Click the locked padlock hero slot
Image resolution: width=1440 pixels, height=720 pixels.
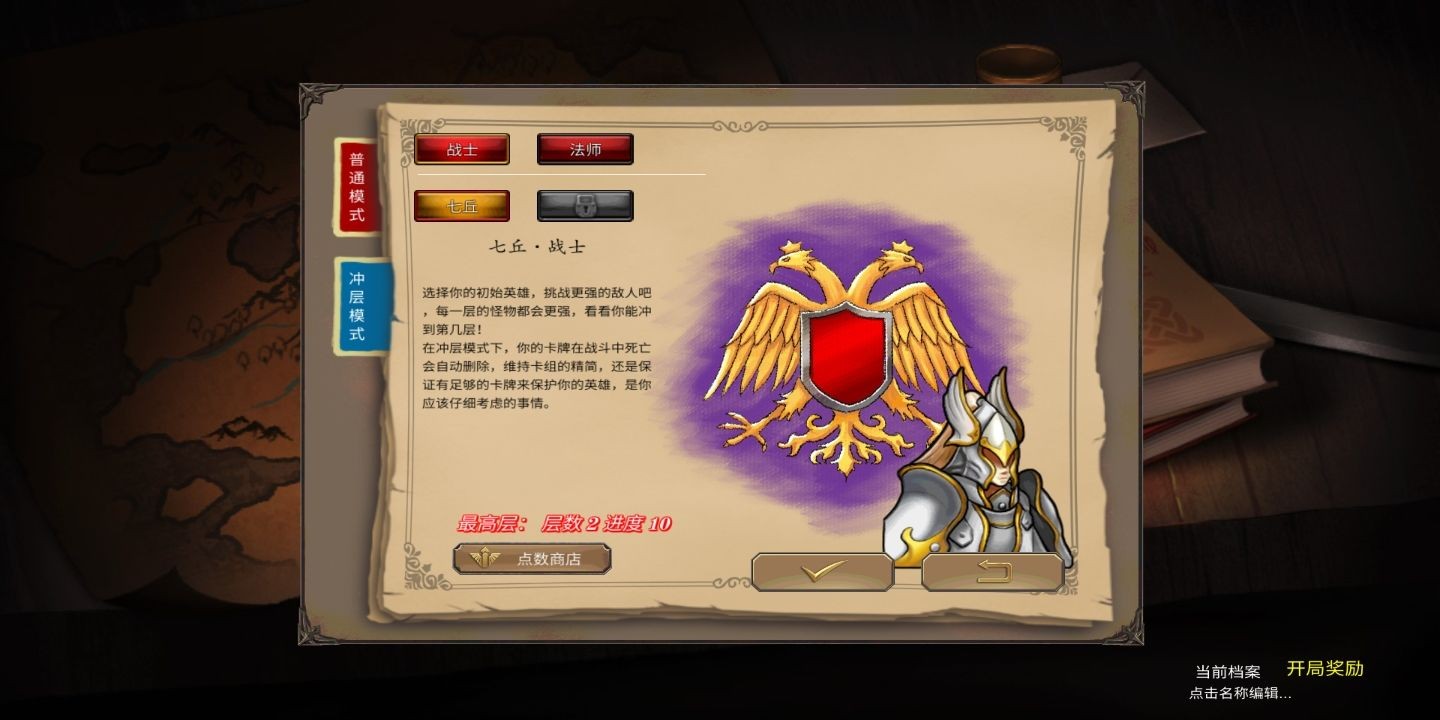(x=585, y=205)
